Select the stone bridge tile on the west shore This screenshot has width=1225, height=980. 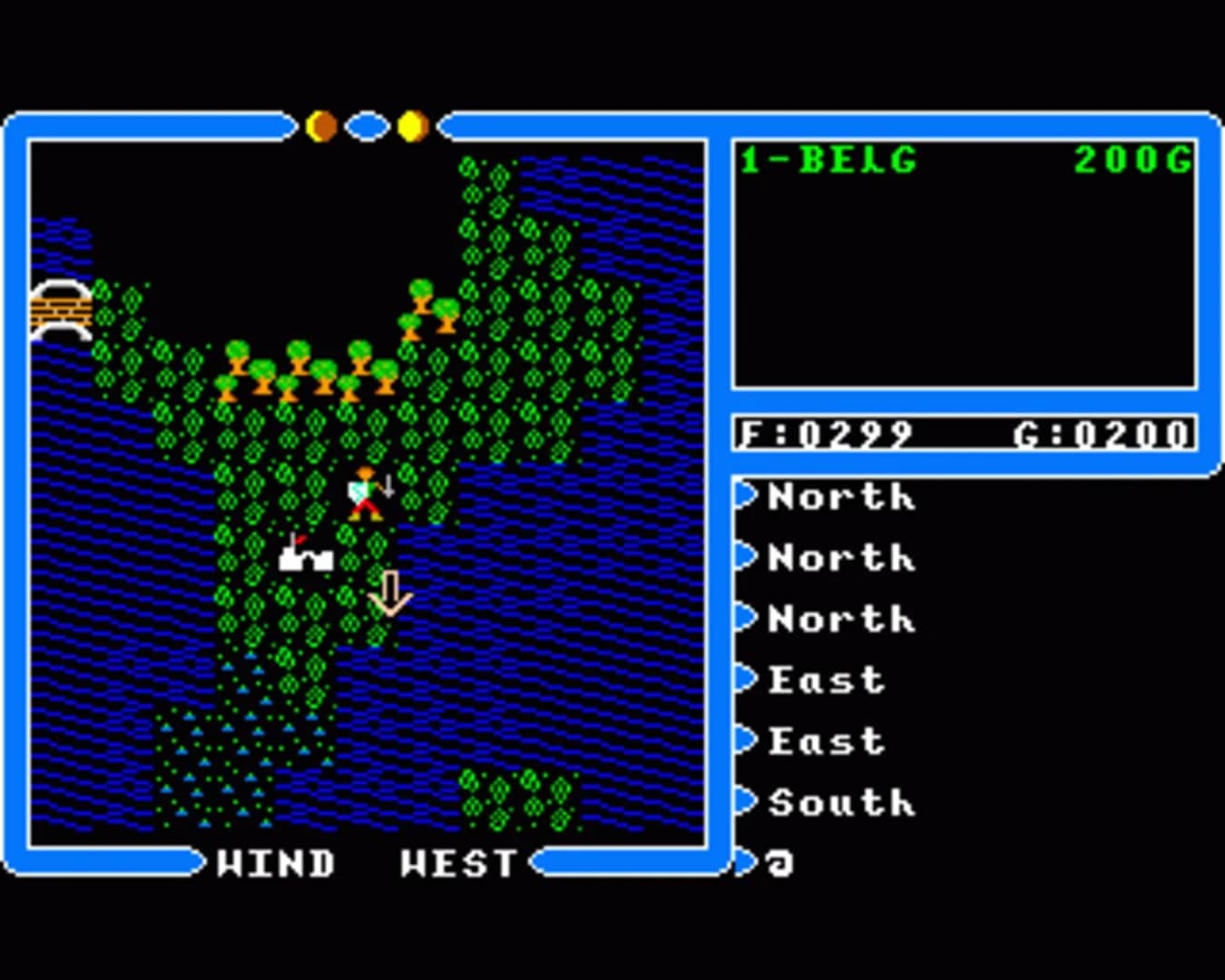tap(60, 311)
